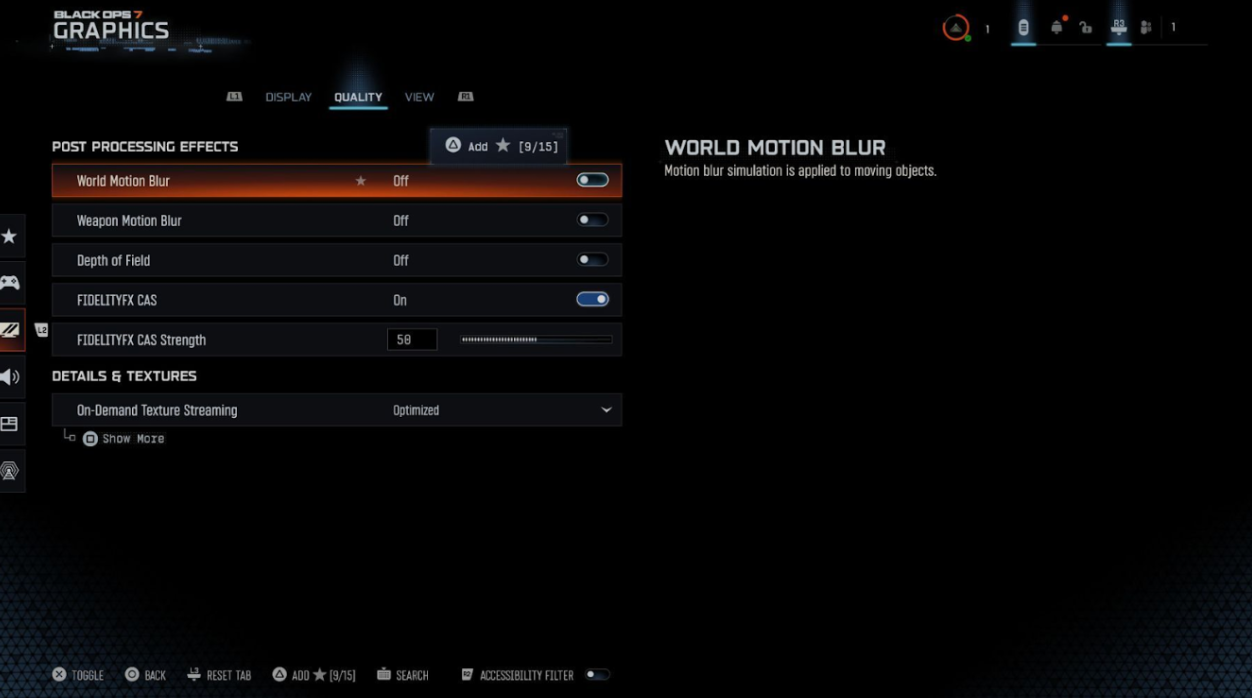Click the FIDELITYFX CAS Strength slider
This screenshot has width=1252, height=698.
536,340
